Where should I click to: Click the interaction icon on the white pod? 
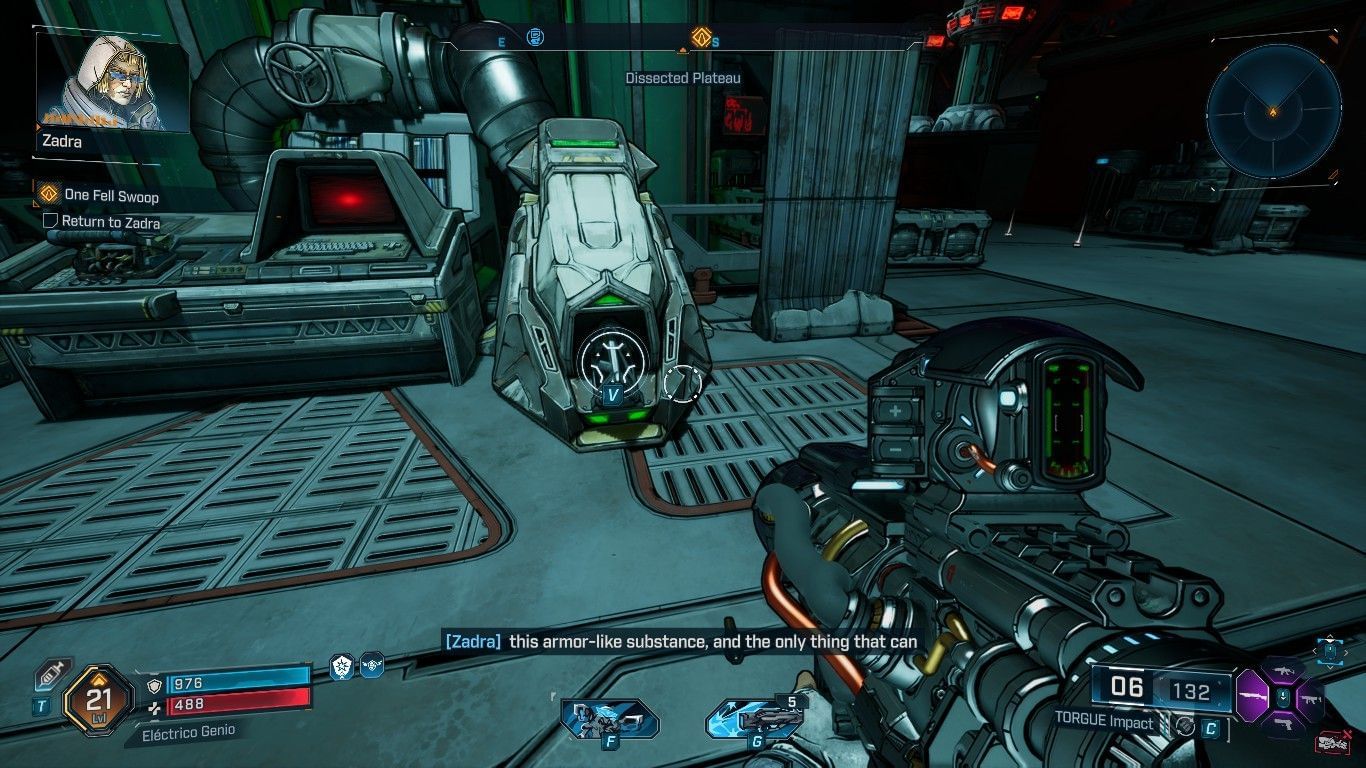612,357
